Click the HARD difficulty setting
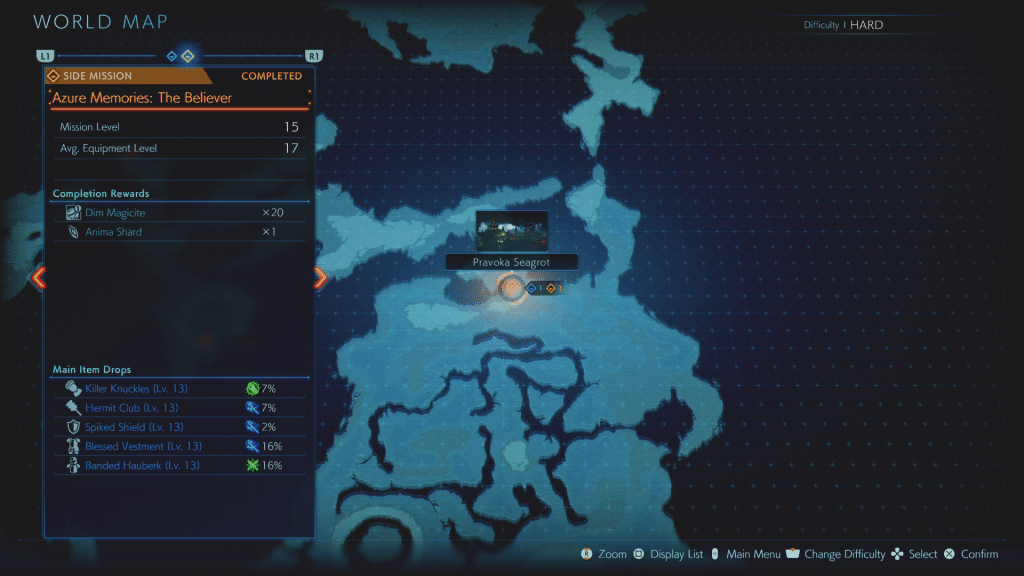Image resolution: width=1024 pixels, height=576 pixels. (866, 25)
